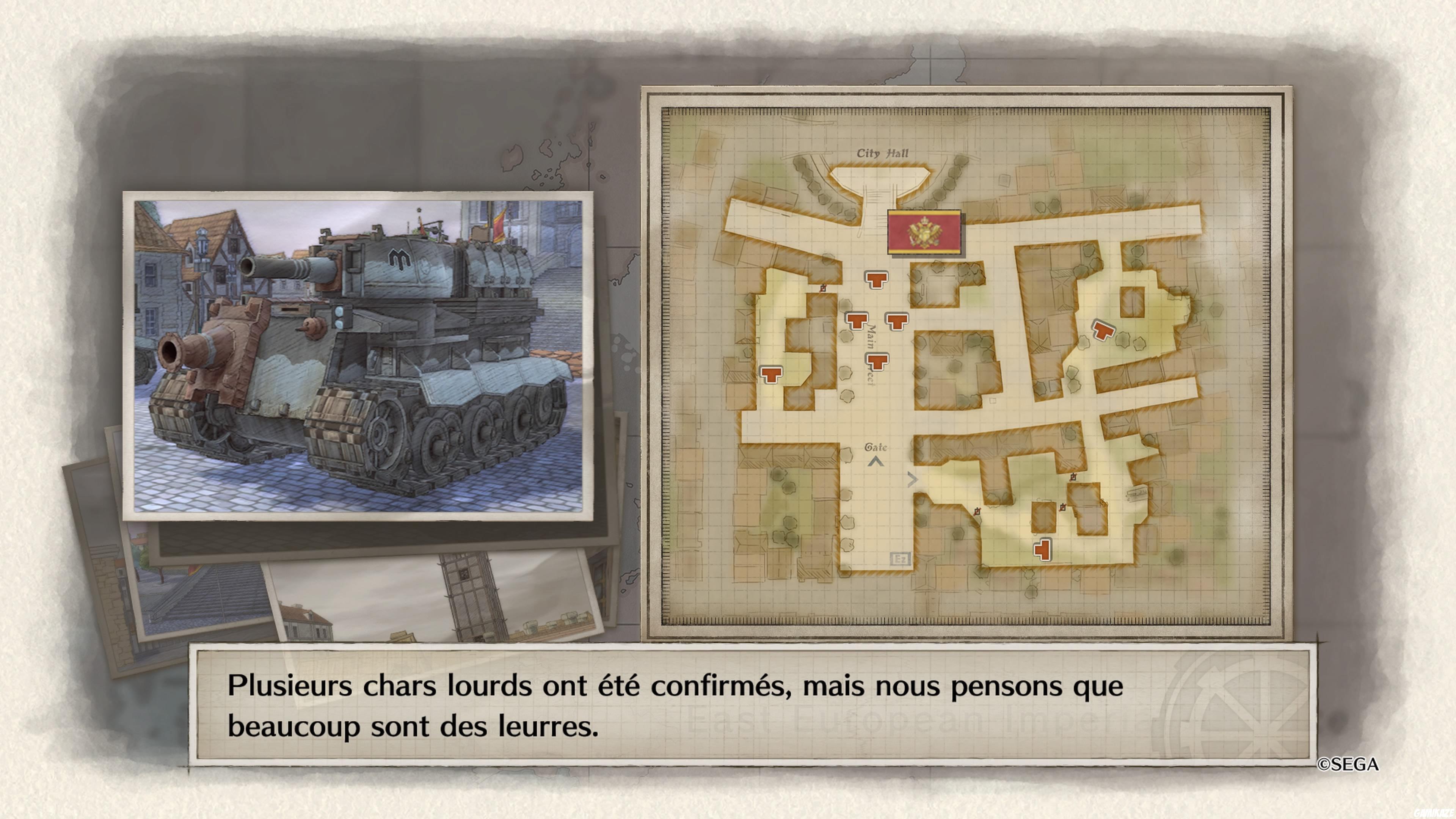This screenshot has height=819, width=1456.
Task: Toggle the flag marker by the eastern buildings
Action: pyautogui.click(x=1073, y=477)
